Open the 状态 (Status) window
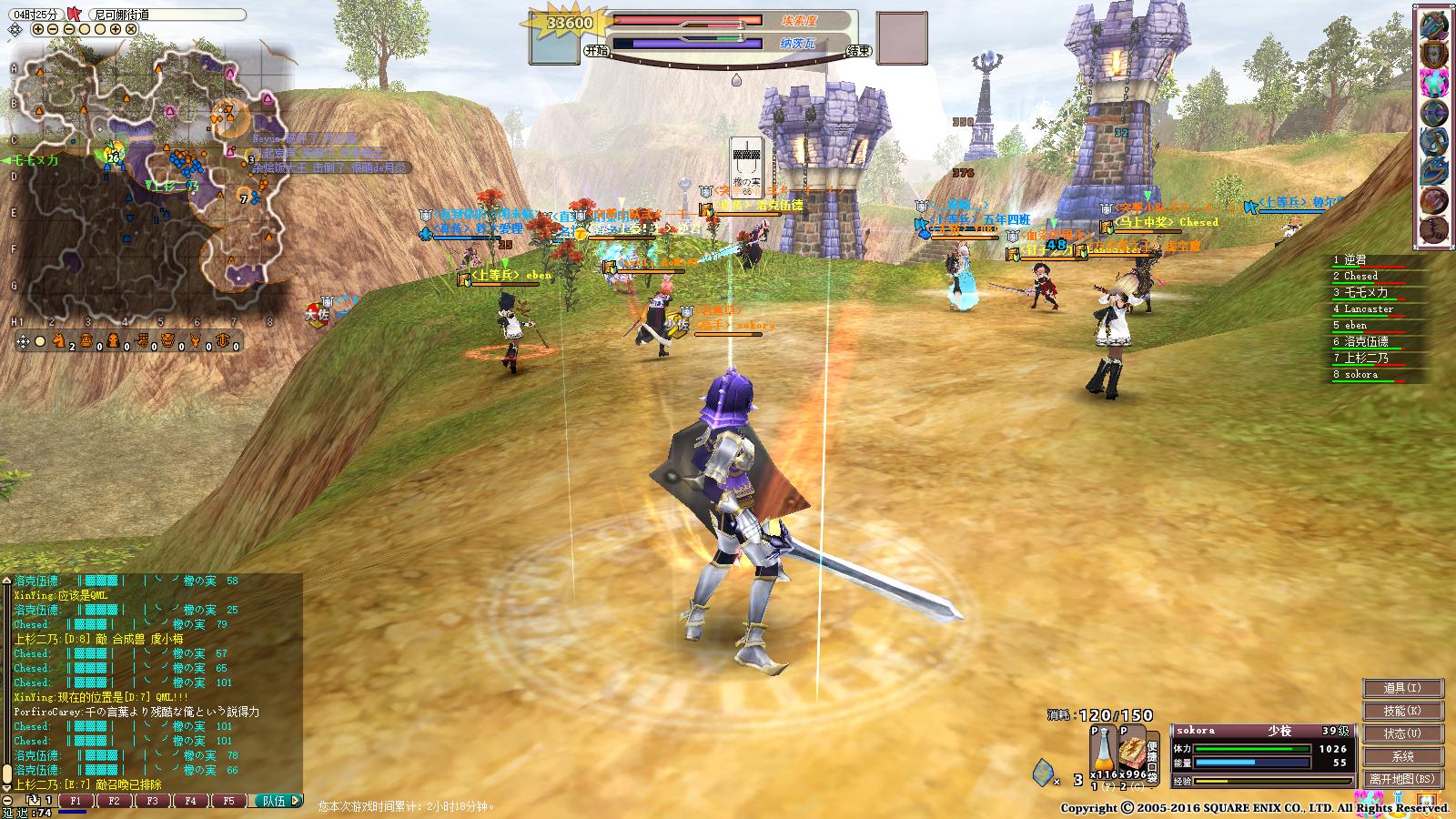Viewport: 1456px width, 819px height. pyautogui.click(x=1402, y=733)
